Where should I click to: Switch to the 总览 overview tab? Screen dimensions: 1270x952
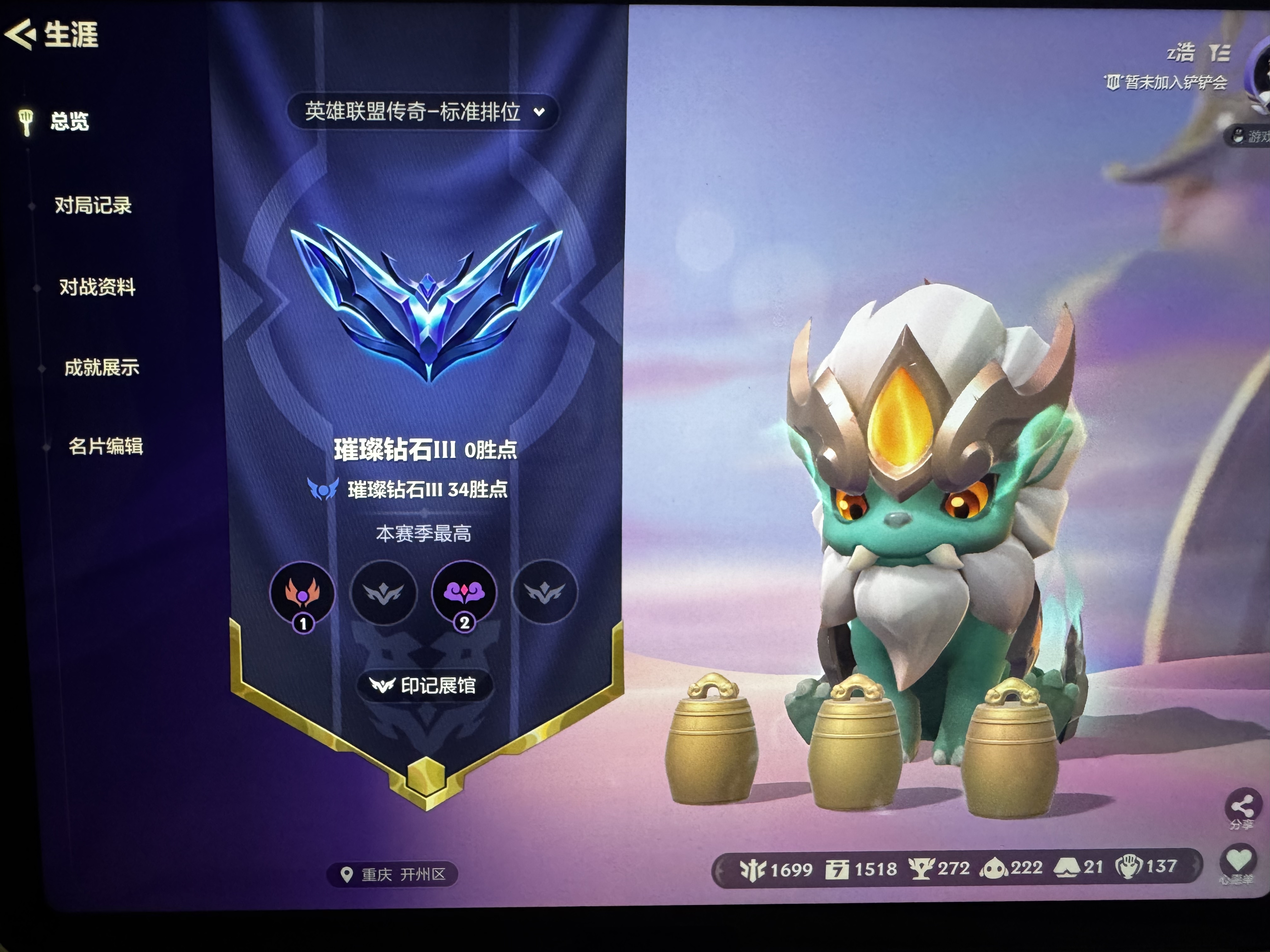tap(69, 122)
